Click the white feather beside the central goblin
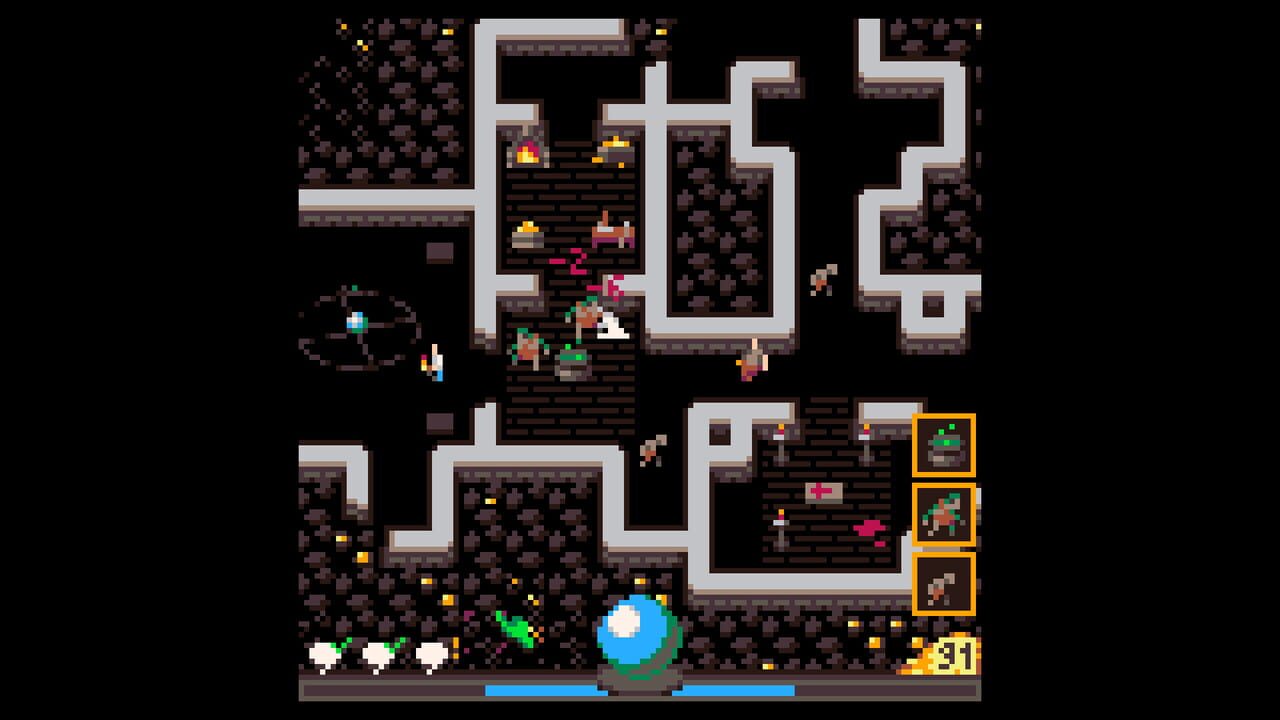Viewport: 1280px width, 720px height. (612, 327)
